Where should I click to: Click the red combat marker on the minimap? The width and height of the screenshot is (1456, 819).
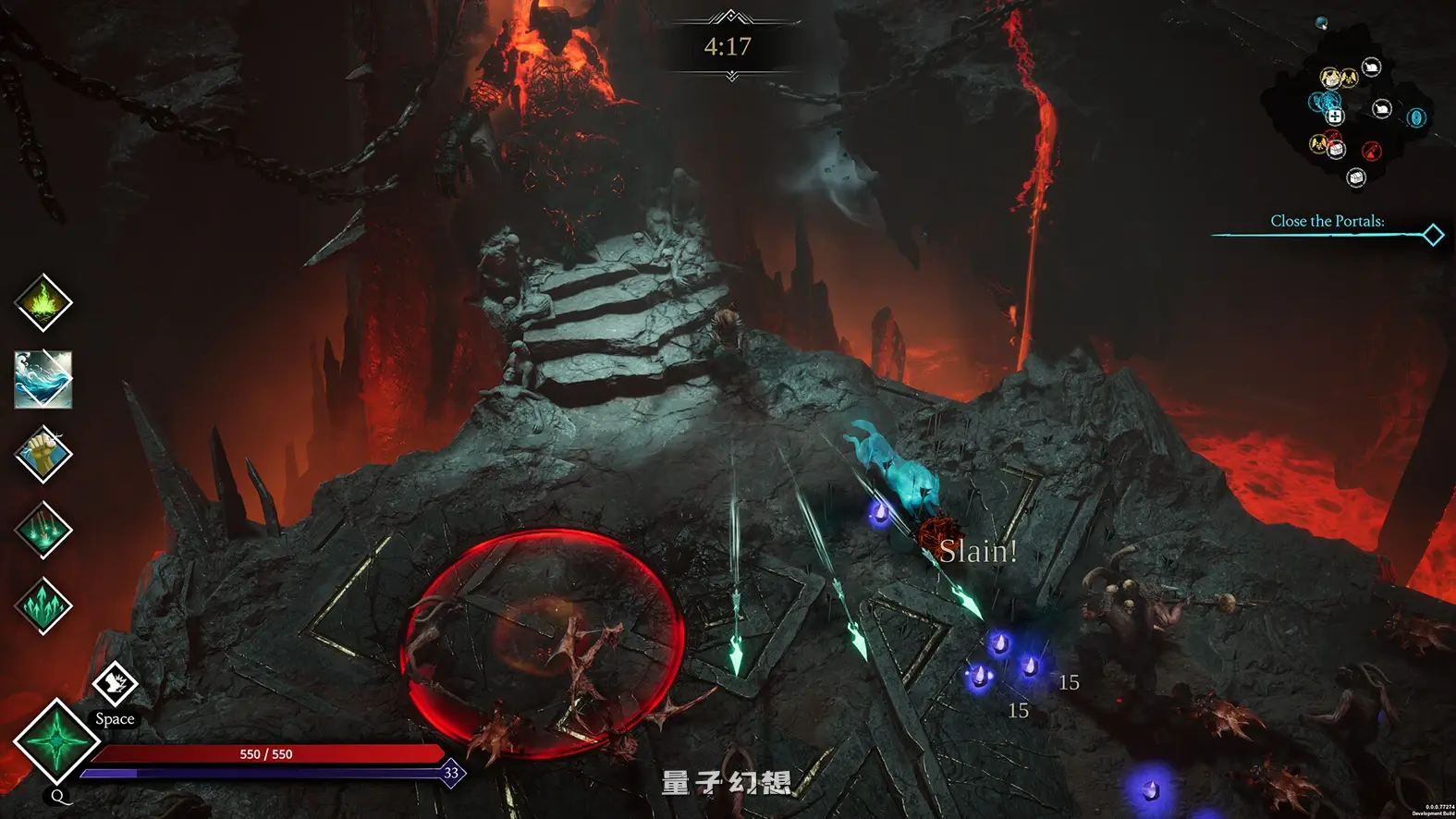tap(1371, 152)
